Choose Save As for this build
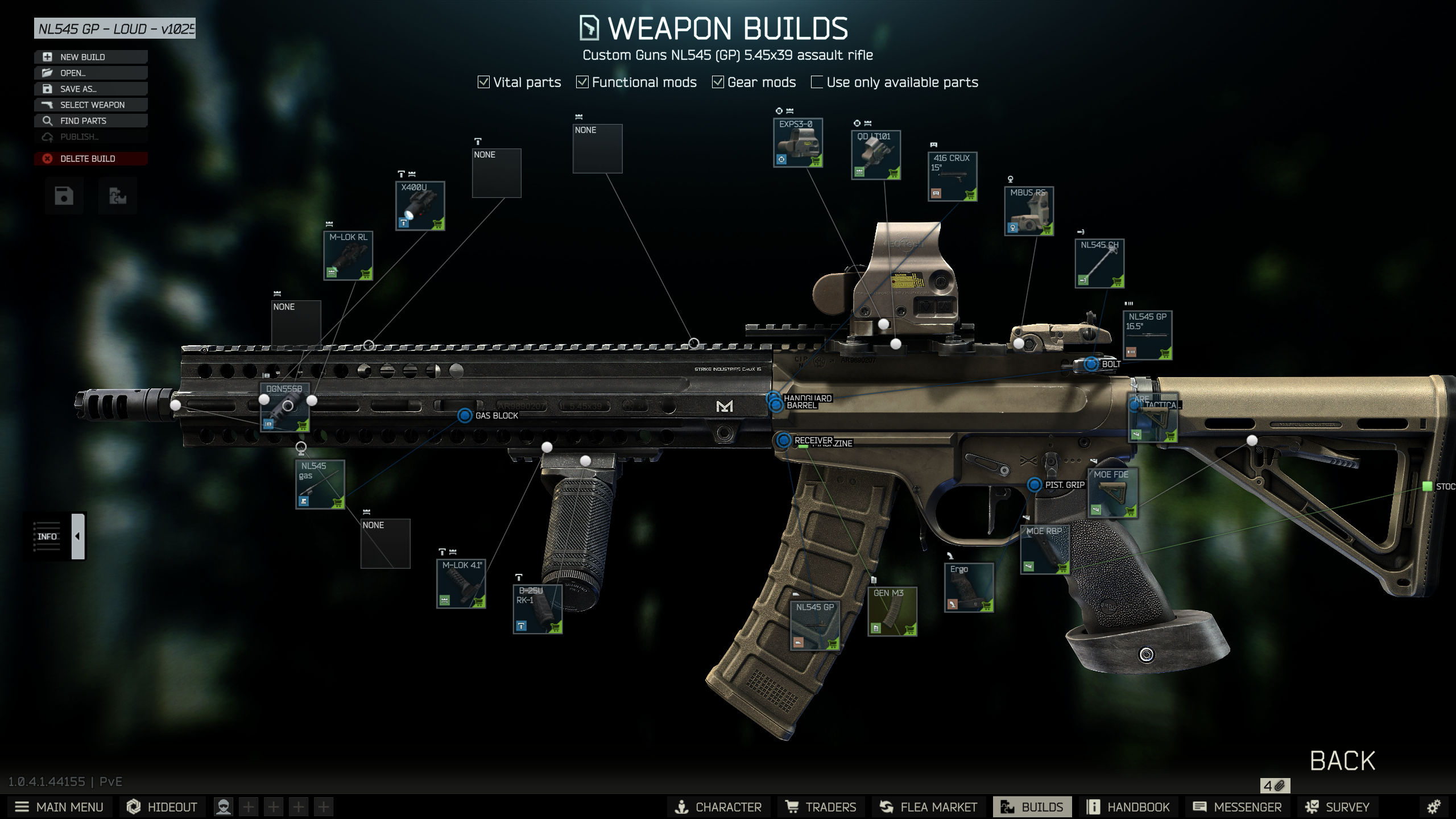Screen dimensions: 1456x819 (90, 89)
